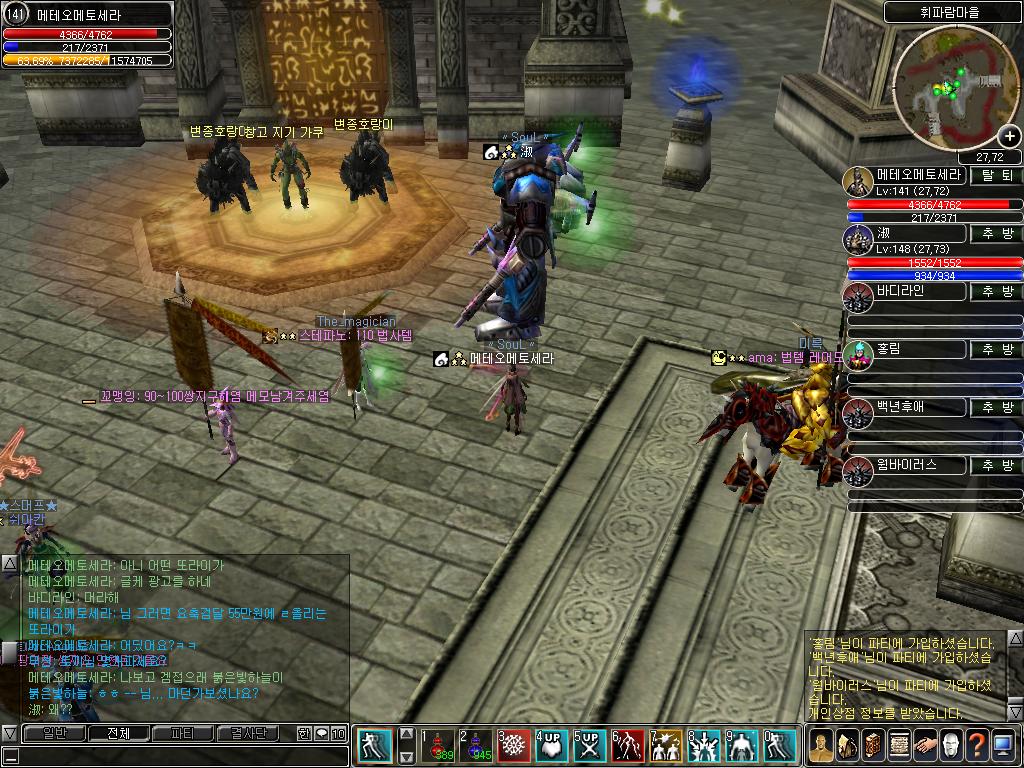Open the handshake trade icon

[925, 745]
